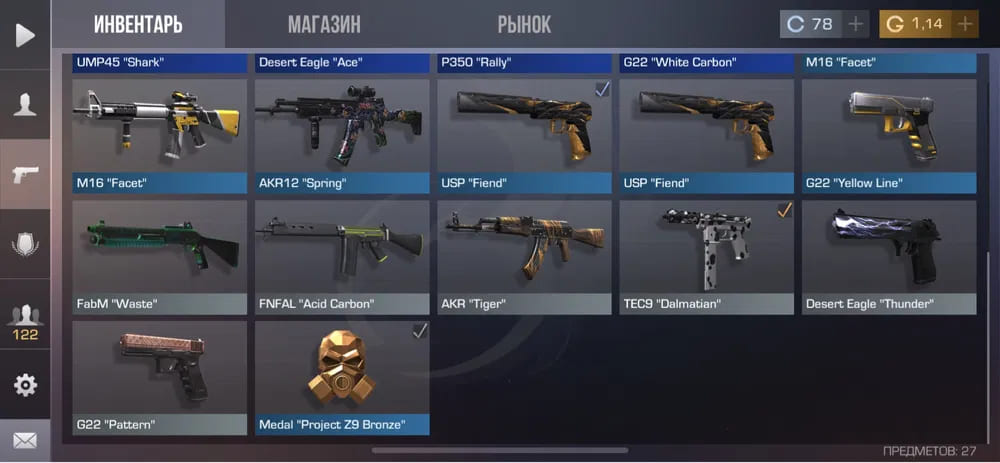Viewport: 1000px width, 463px height.
Task: Show the friends list icon
Action: point(25,320)
